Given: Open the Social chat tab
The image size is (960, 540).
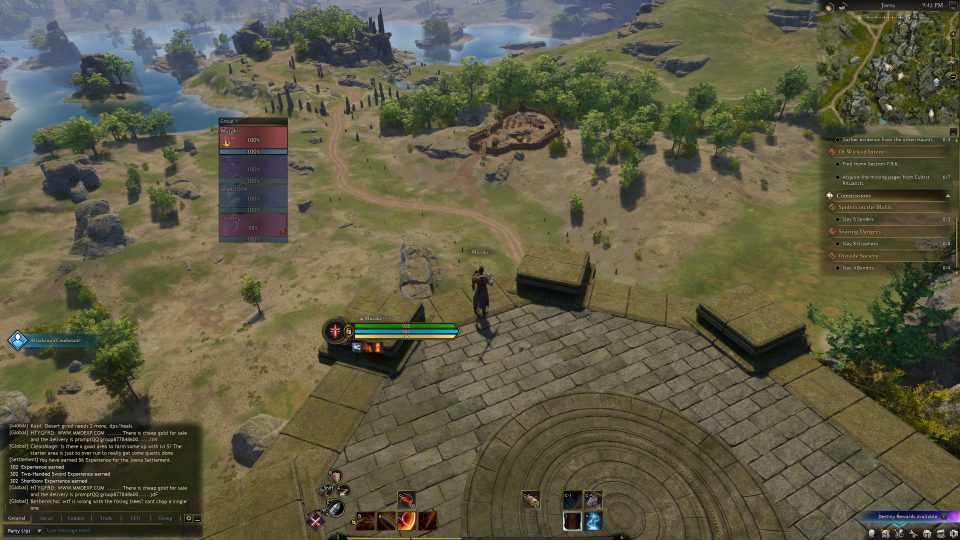Looking at the screenshot, I should [46, 518].
